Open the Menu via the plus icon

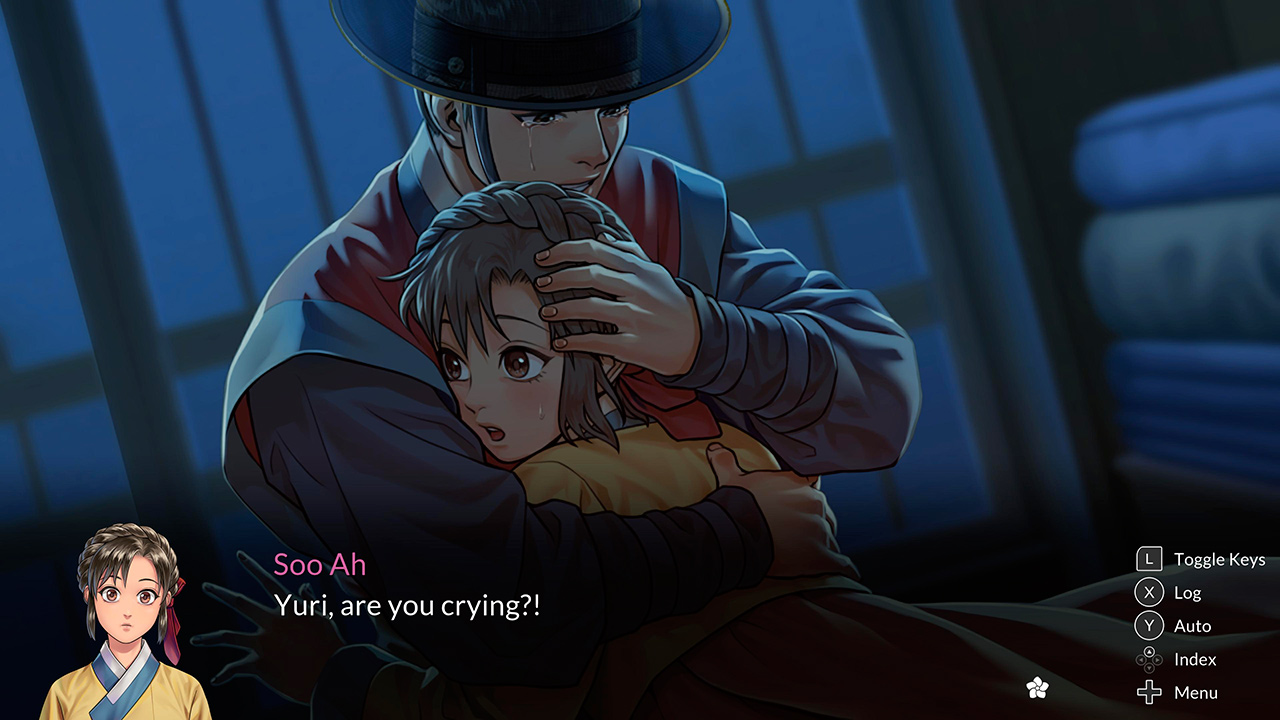(1151, 692)
